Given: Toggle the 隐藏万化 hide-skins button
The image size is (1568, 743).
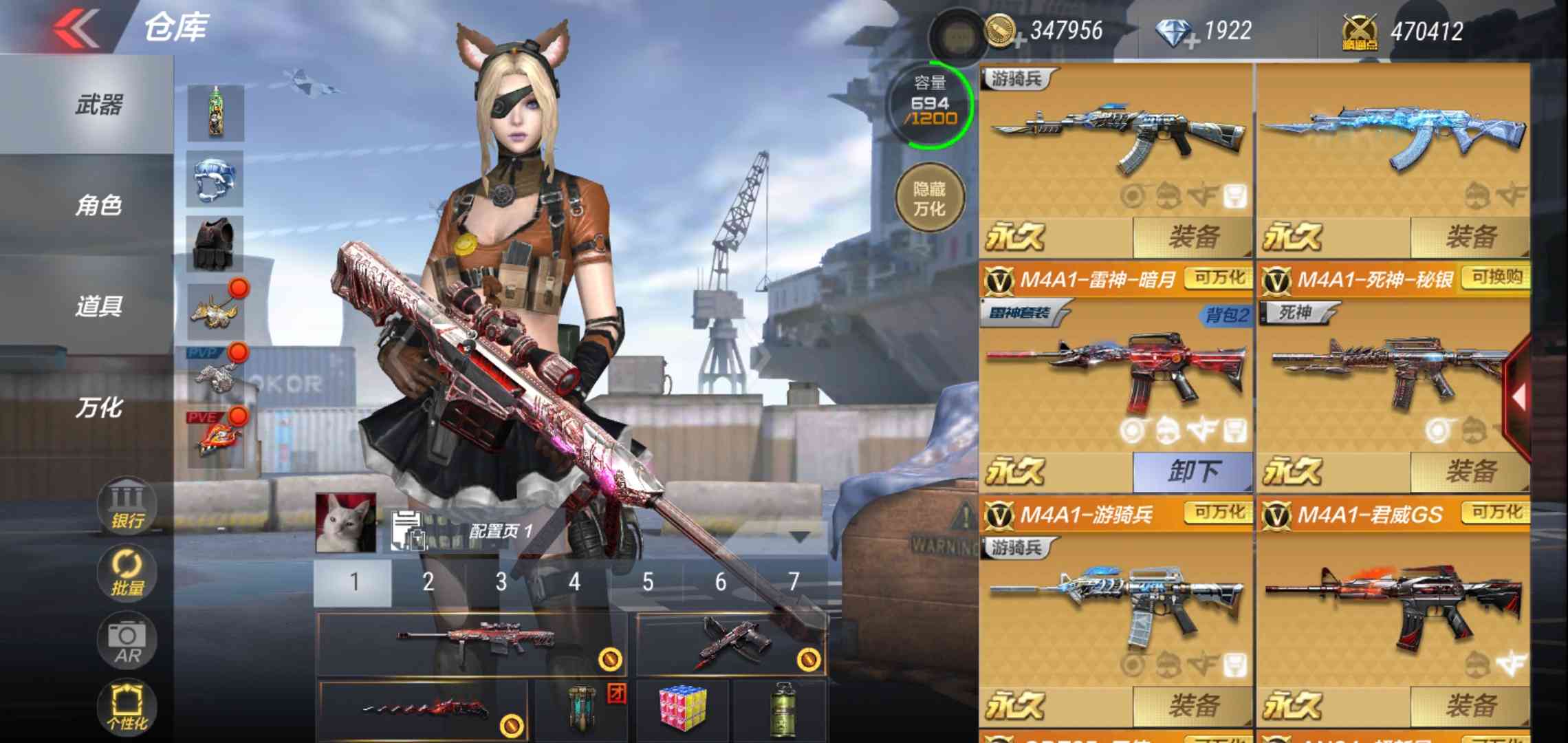Looking at the screenshot, I should pos(932,197).
